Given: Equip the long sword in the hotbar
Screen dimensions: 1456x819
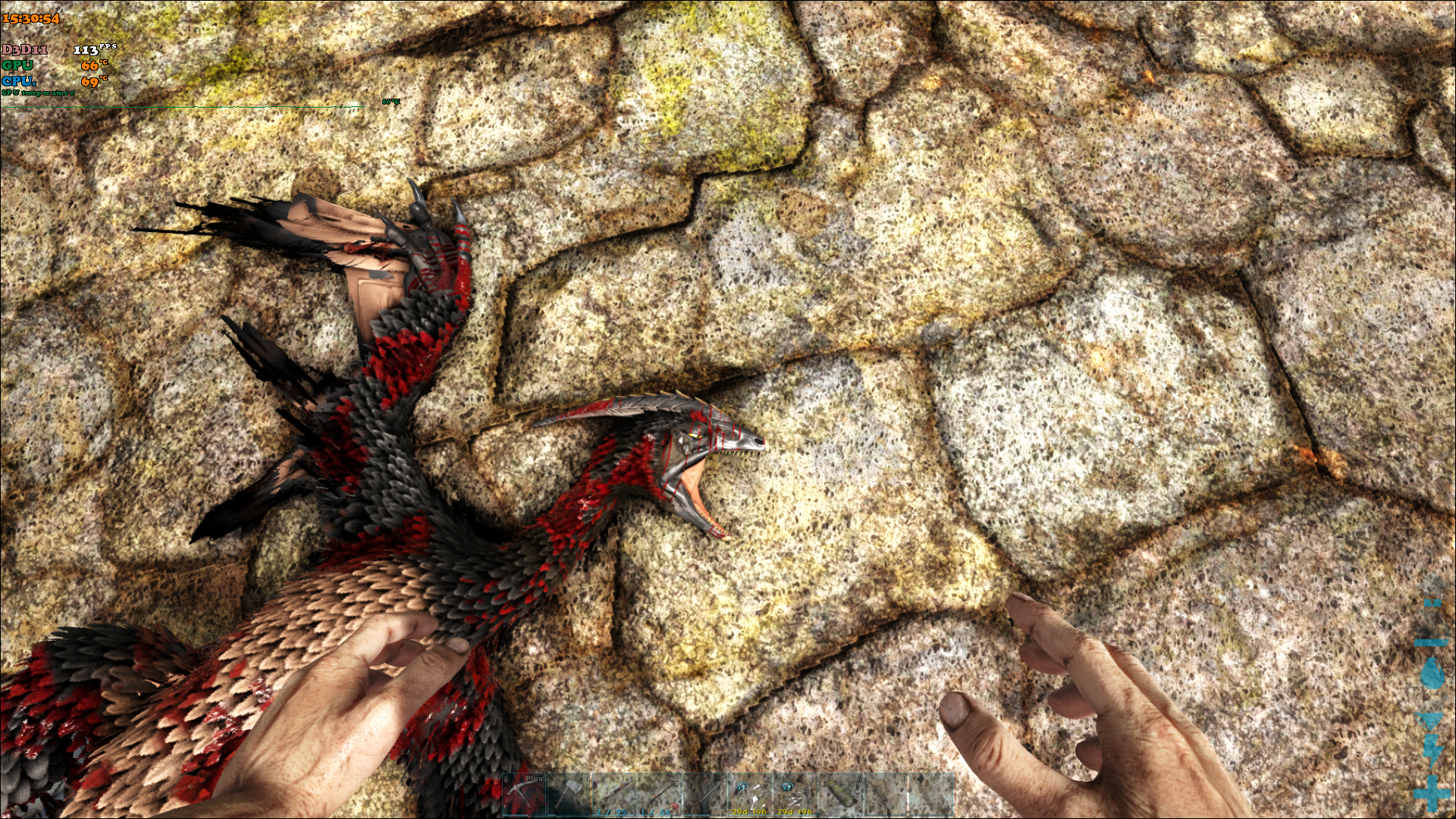Looking at the screenshot, I should click(x=704, y=795).
